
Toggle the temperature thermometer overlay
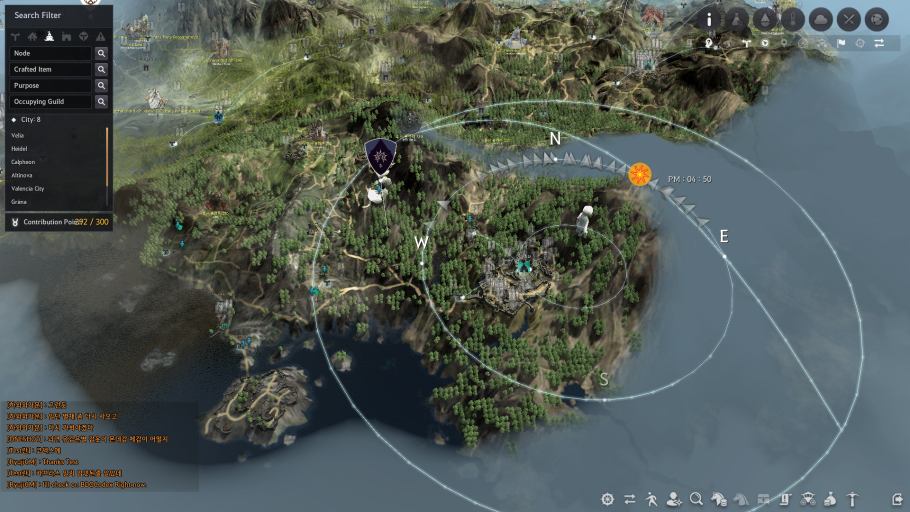[792, 19]
